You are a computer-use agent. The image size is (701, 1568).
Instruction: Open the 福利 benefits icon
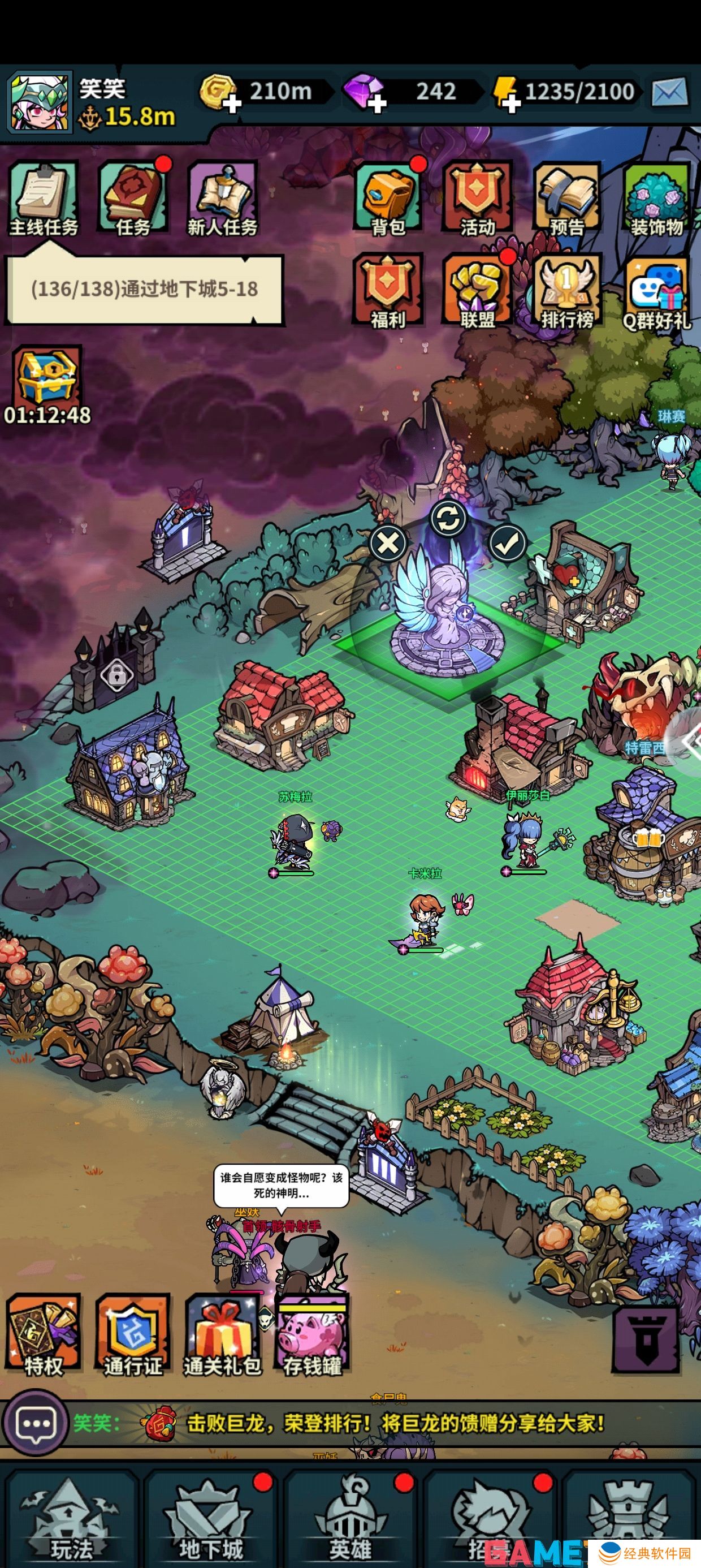click(x=388, y=290)
